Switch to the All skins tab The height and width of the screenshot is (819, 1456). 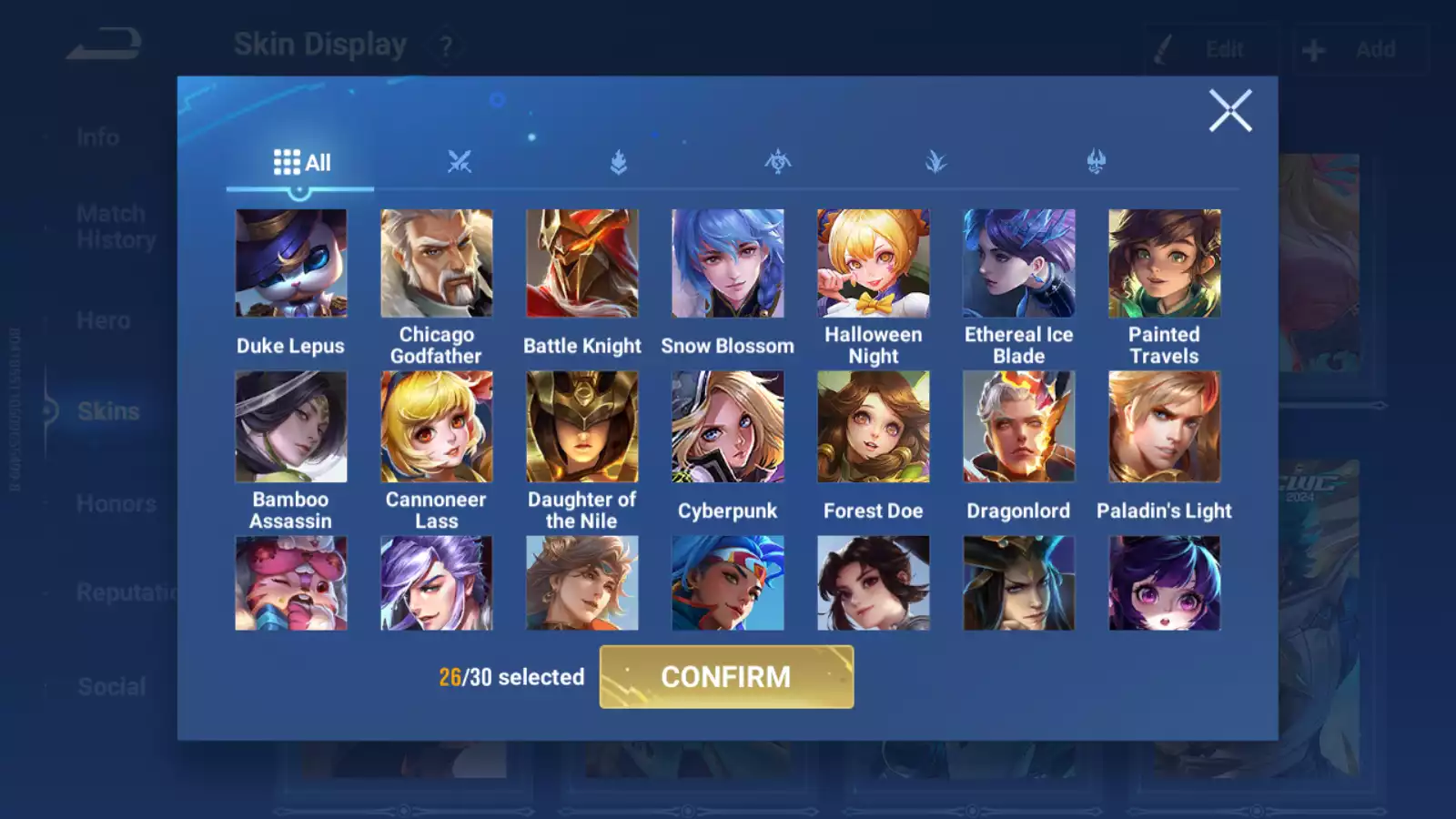pos(301,163)
